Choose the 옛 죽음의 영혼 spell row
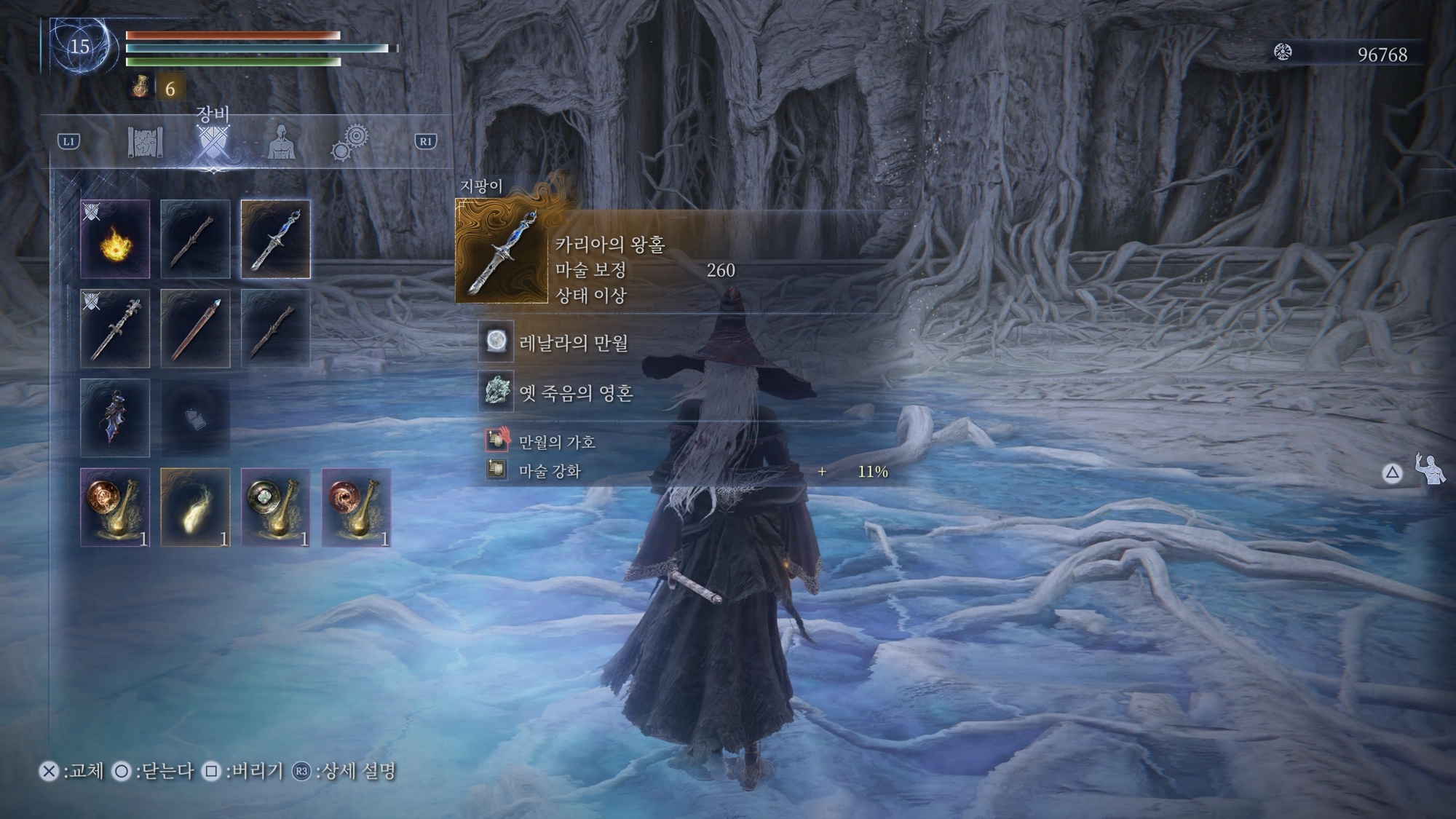The image size is (1456, 819). click(575, 392)
